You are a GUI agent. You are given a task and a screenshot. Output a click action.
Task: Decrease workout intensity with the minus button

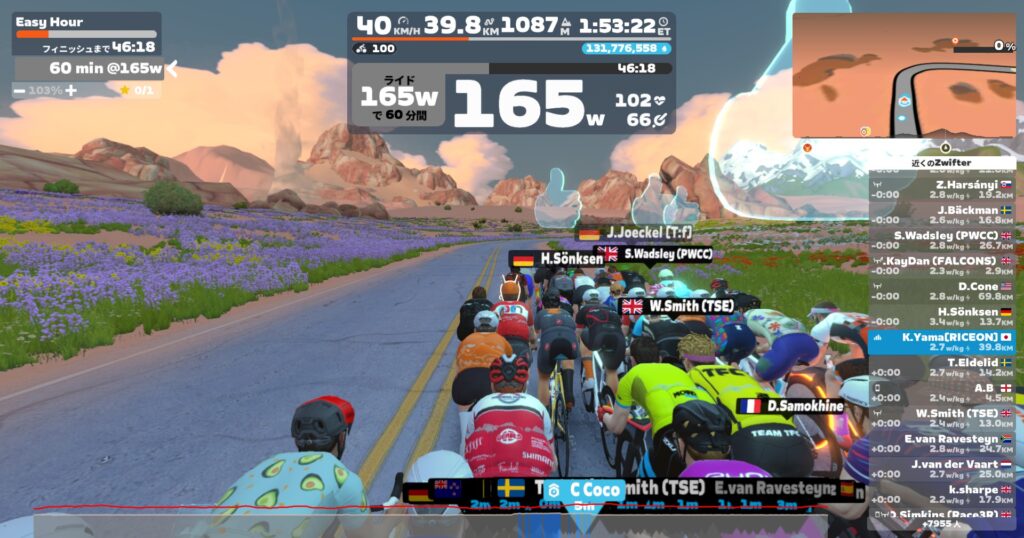click(x=20, y=90)
